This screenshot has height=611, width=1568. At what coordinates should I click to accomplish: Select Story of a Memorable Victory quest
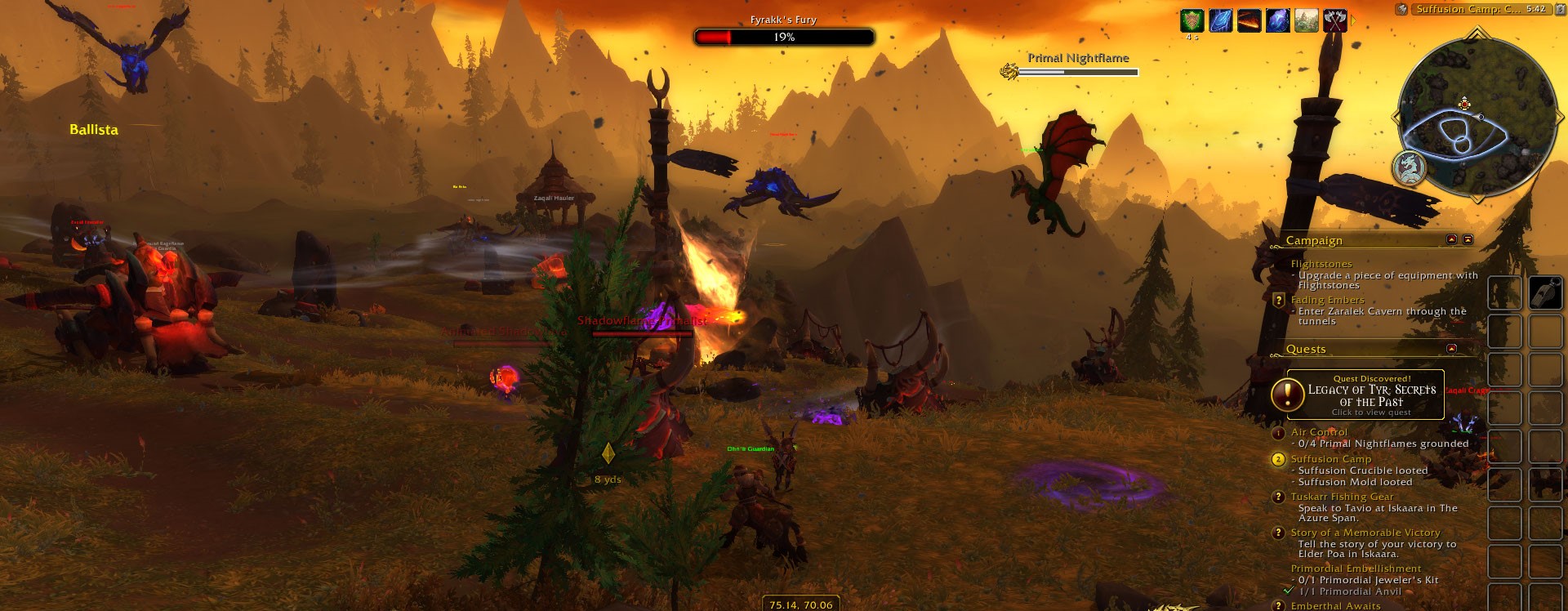click(x=1365, y=533)
